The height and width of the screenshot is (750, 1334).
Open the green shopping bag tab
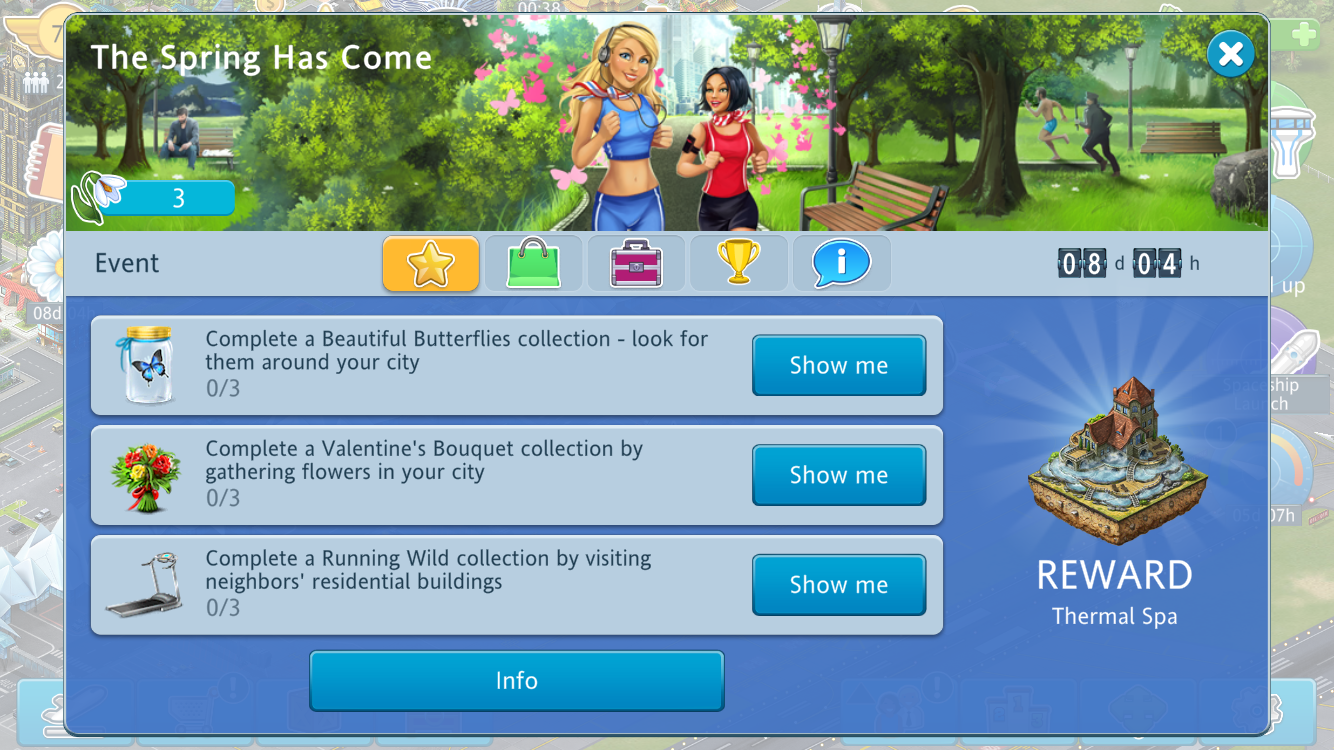click(x=533, y=264)
